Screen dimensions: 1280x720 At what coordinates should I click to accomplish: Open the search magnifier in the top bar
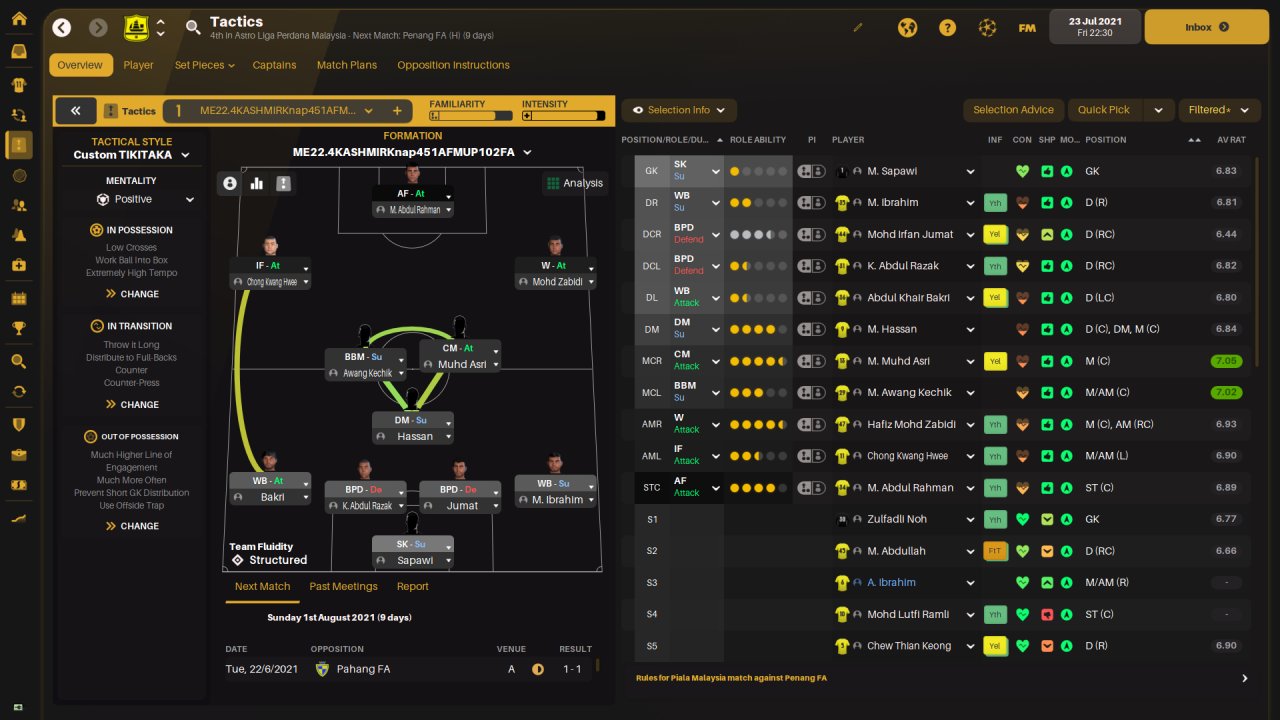193,27
